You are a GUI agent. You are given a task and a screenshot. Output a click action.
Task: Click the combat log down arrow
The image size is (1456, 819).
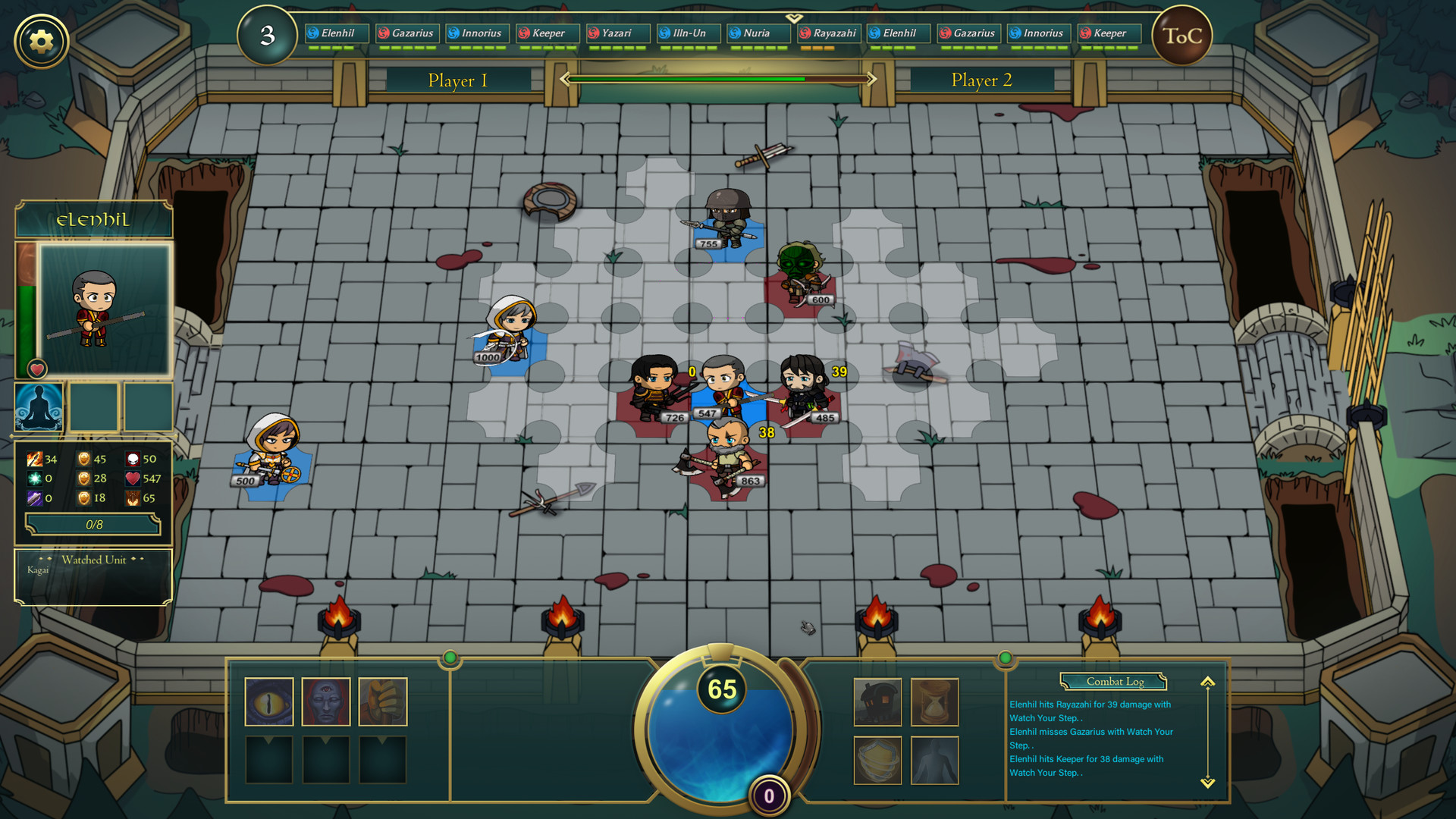[1207, 783]
